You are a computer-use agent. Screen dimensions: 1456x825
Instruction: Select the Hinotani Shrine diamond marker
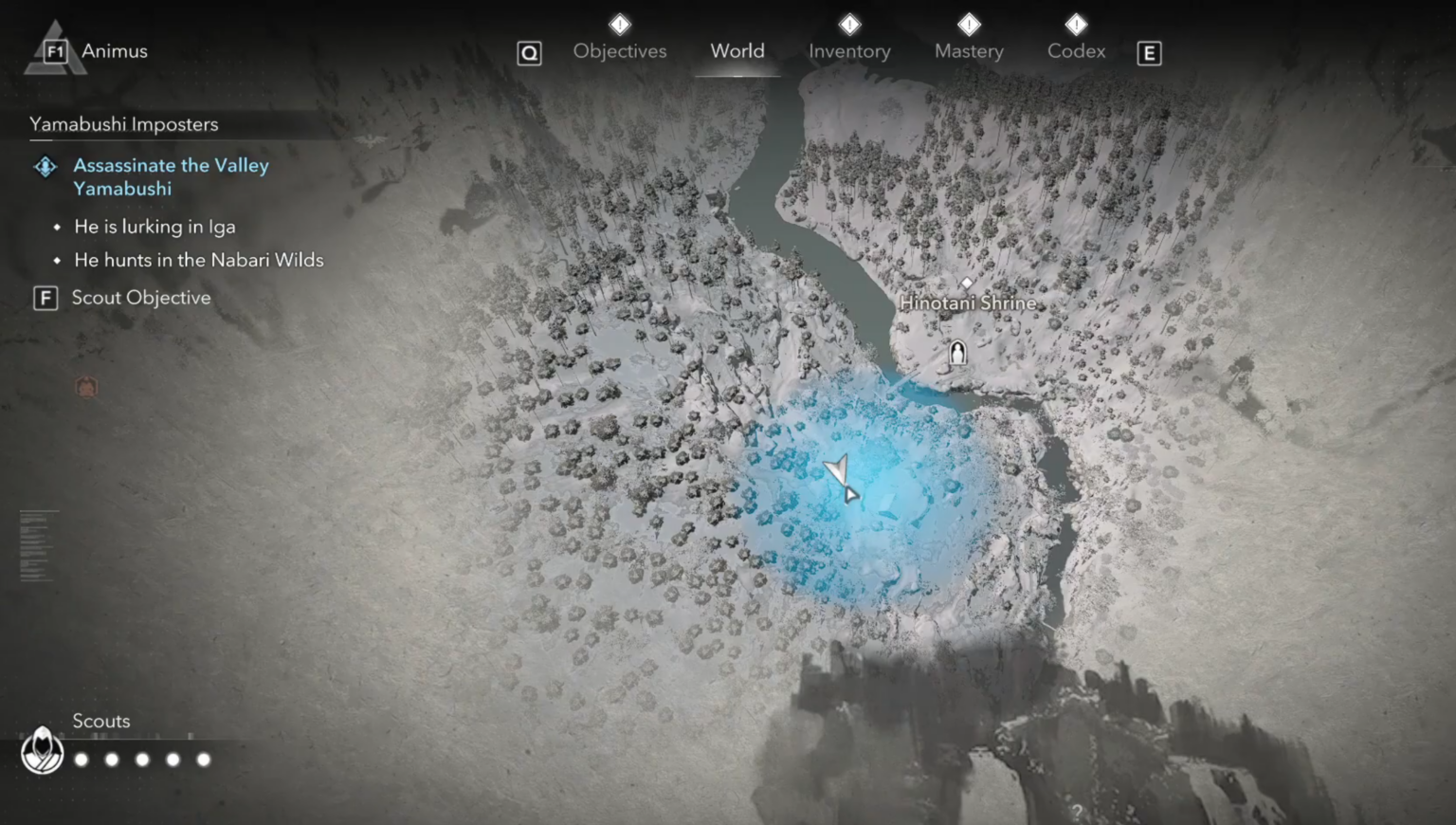coord(967,283)
